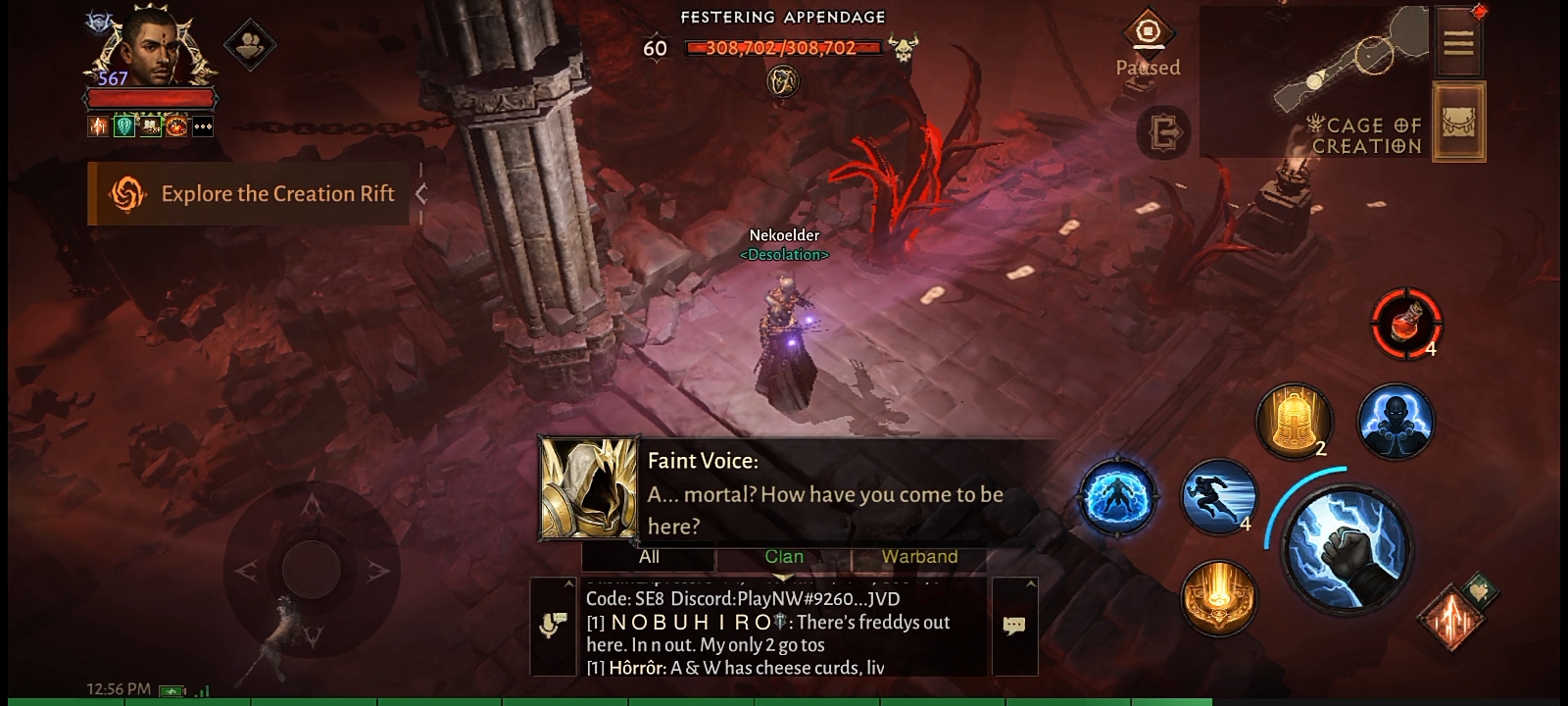Collapse the quest tracker arrow
Screen dimensions: 1568x706
(x=421, y=194)
